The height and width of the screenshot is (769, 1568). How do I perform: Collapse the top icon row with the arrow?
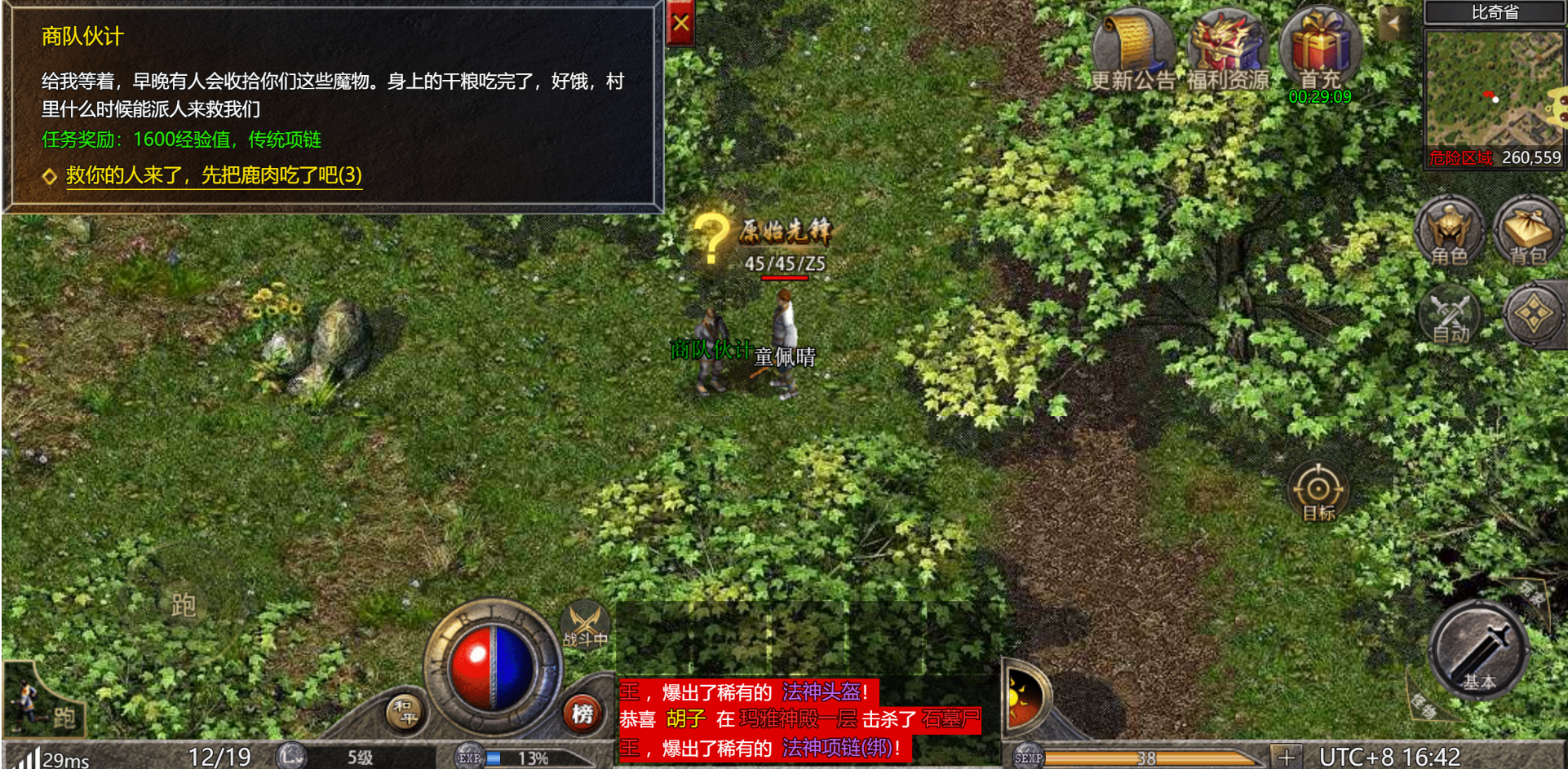[x=1393, y=23]
